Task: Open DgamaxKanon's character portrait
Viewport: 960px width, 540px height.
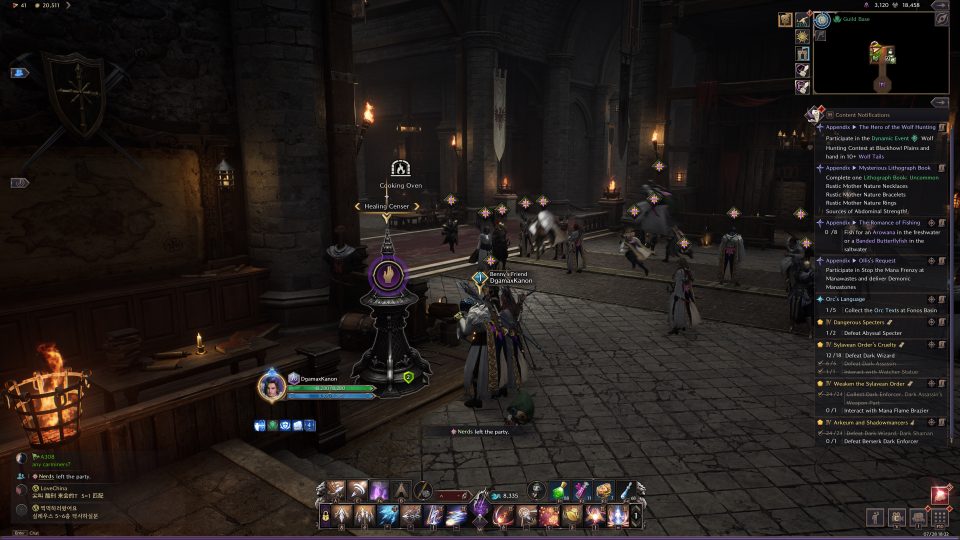Action: point(270,385)
